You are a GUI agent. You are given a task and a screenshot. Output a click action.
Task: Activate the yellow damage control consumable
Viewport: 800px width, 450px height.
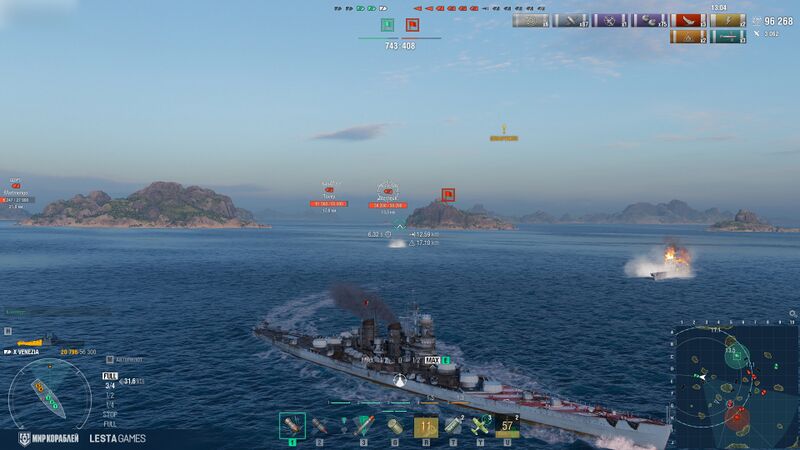426,427
